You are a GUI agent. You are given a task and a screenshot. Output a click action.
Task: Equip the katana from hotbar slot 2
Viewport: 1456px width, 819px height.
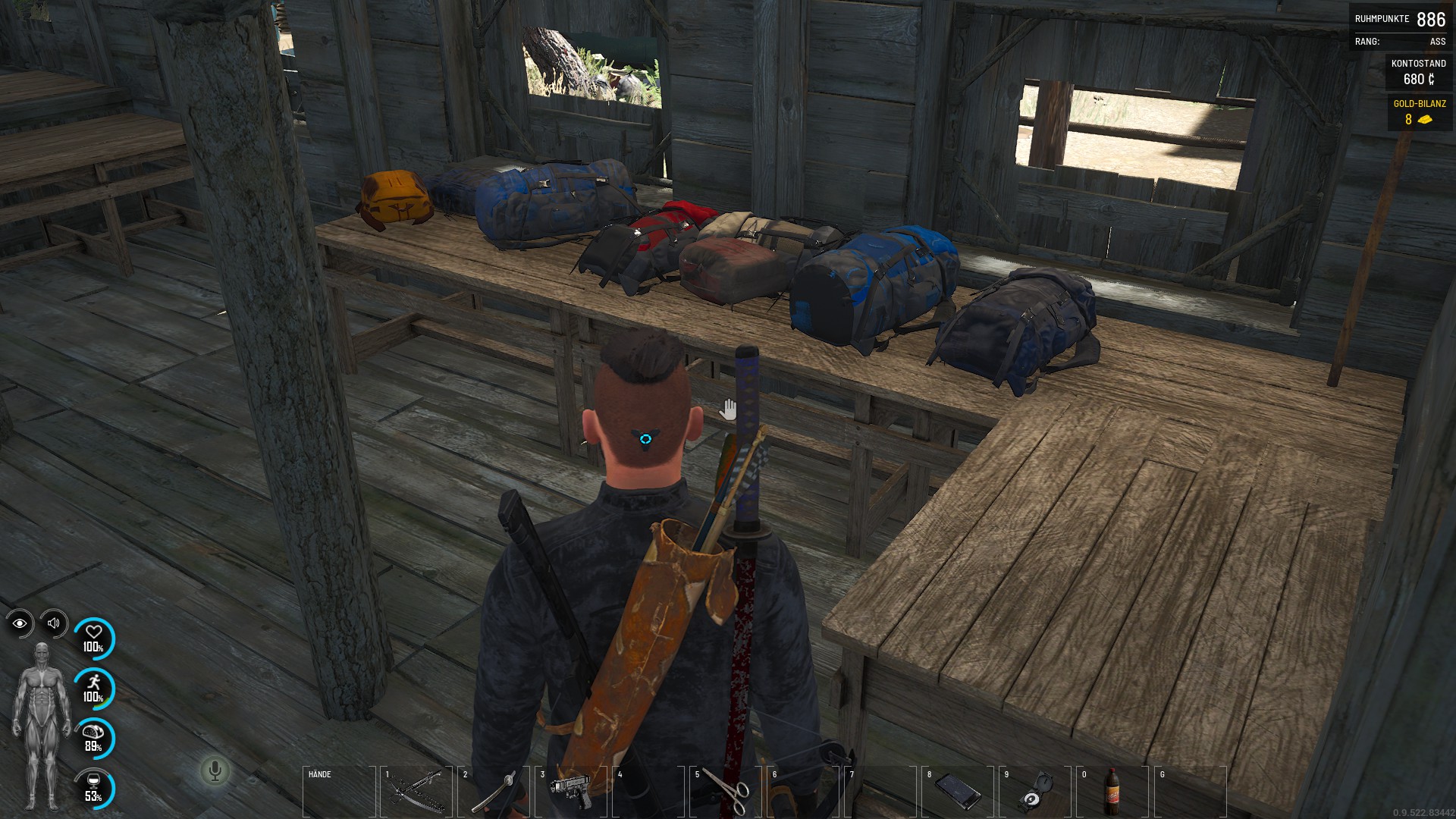(494, 793)
